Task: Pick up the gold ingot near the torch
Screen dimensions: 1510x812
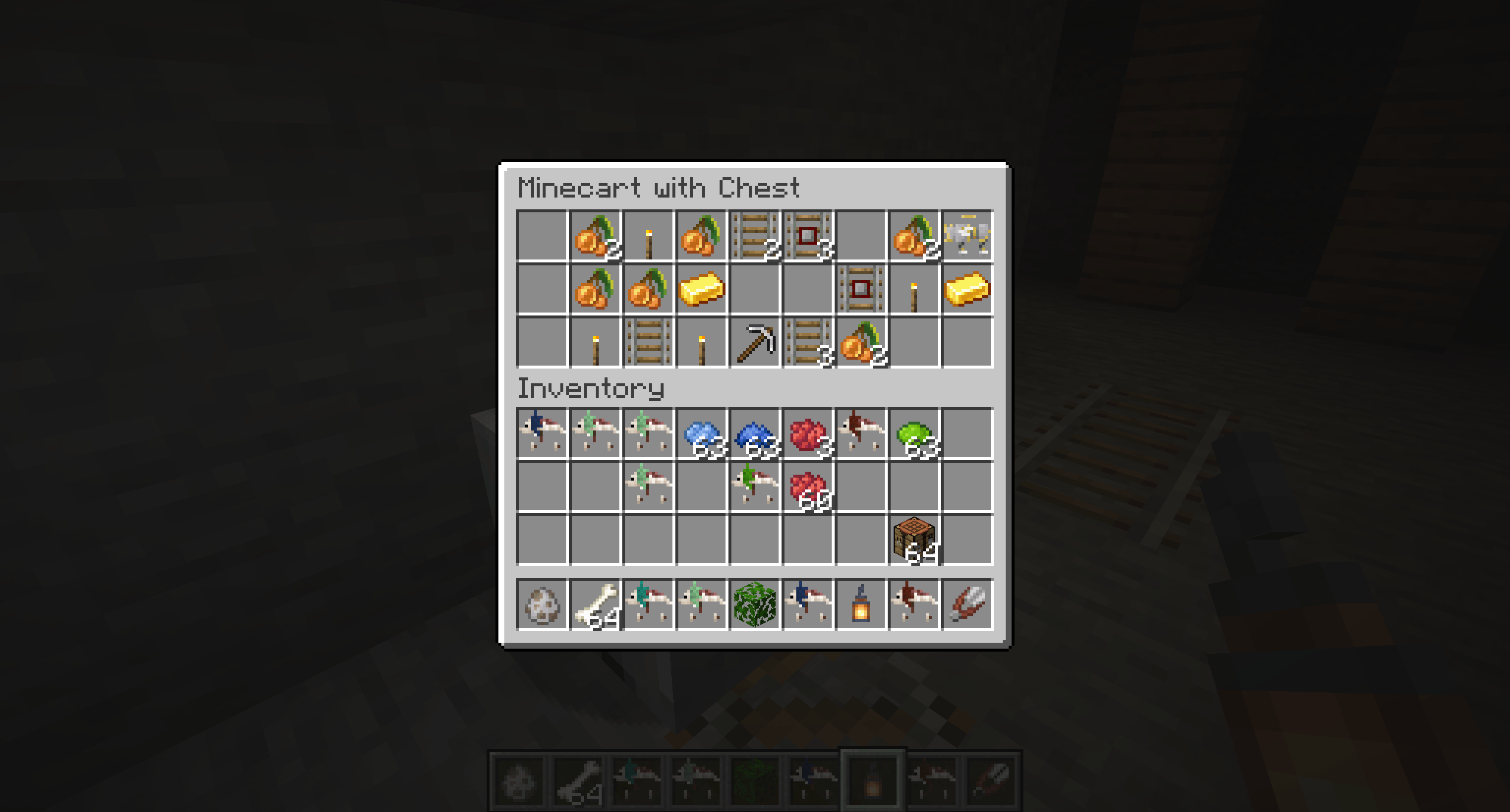Action: pyautogui.click(x=703, y=288)
